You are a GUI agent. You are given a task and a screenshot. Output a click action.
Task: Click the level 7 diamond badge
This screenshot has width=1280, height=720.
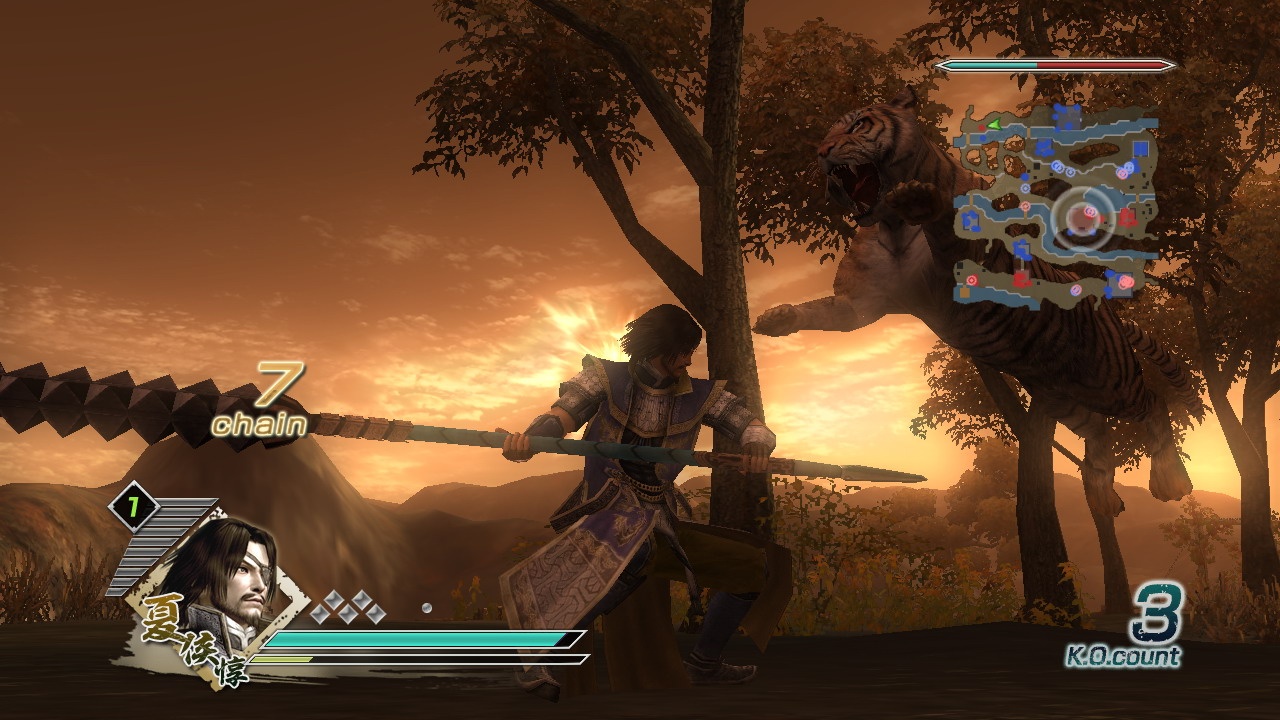tap(133, 506)
